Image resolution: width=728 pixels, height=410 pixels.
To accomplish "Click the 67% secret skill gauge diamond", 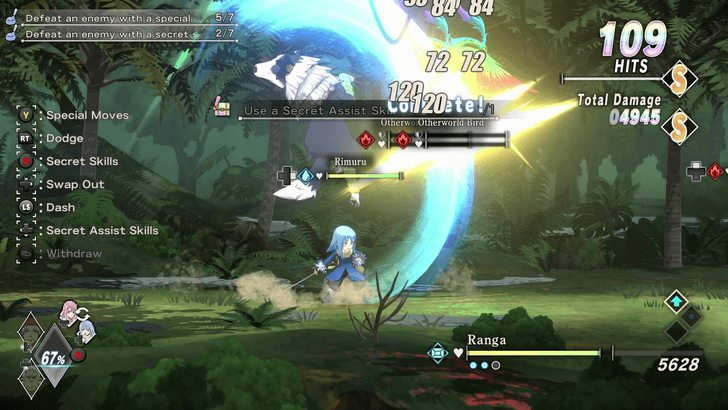I will [54, 358].
